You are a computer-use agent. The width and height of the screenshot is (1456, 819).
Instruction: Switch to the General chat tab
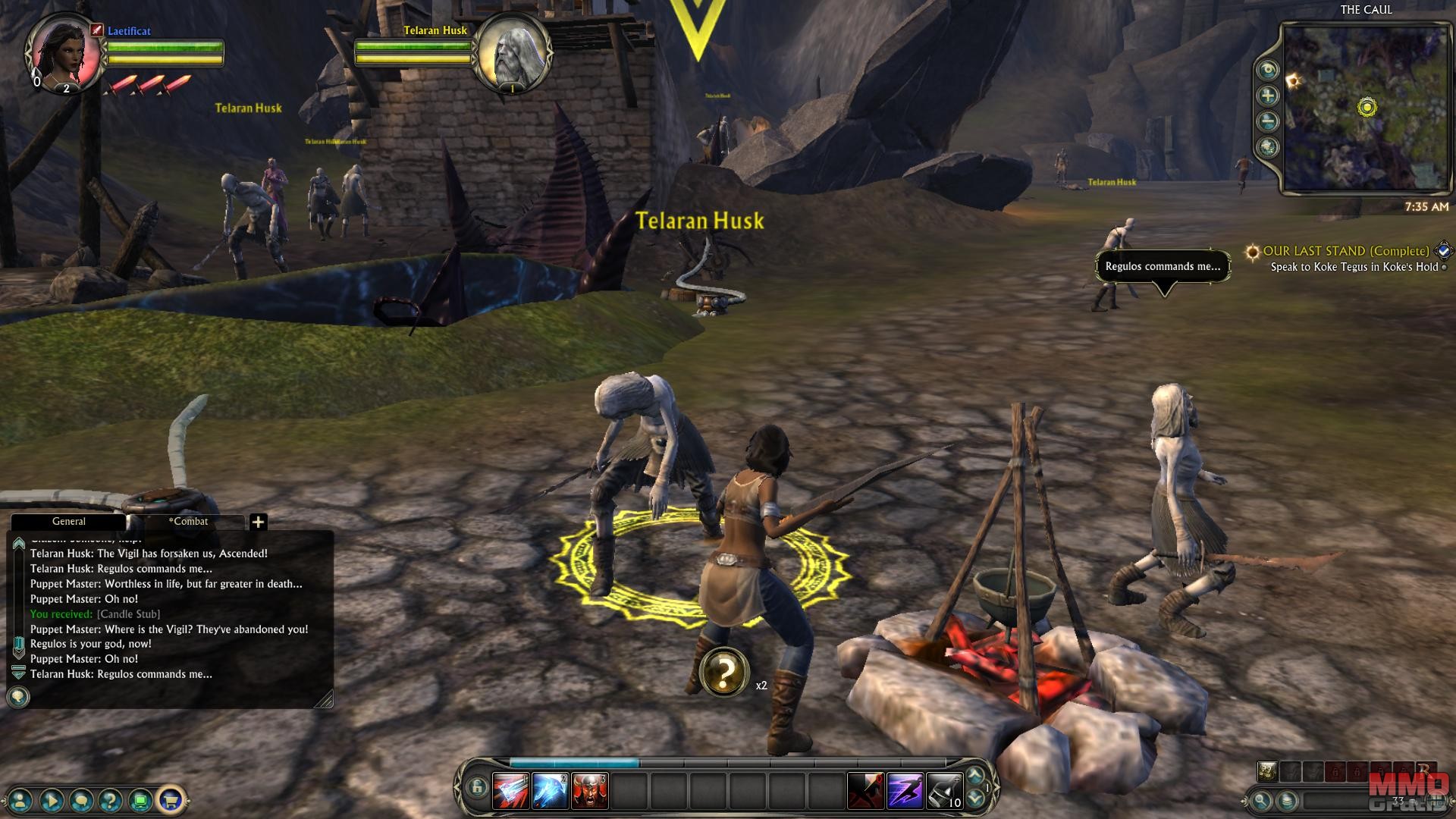[x=68, y=522]
